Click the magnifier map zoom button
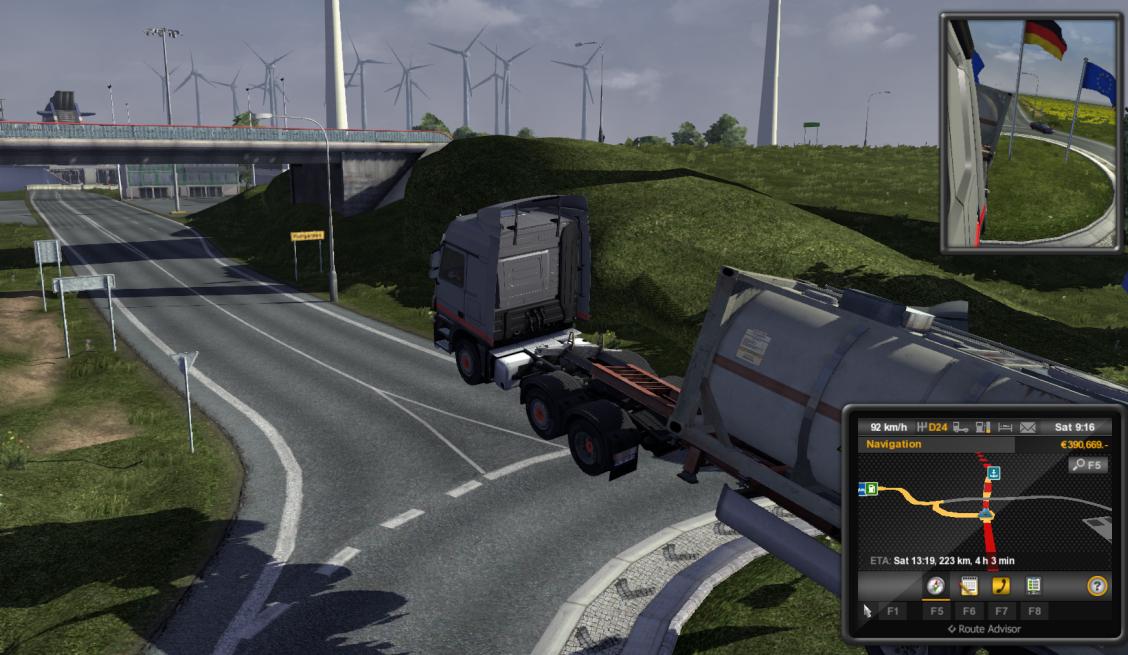 (x=1087, y=465)
